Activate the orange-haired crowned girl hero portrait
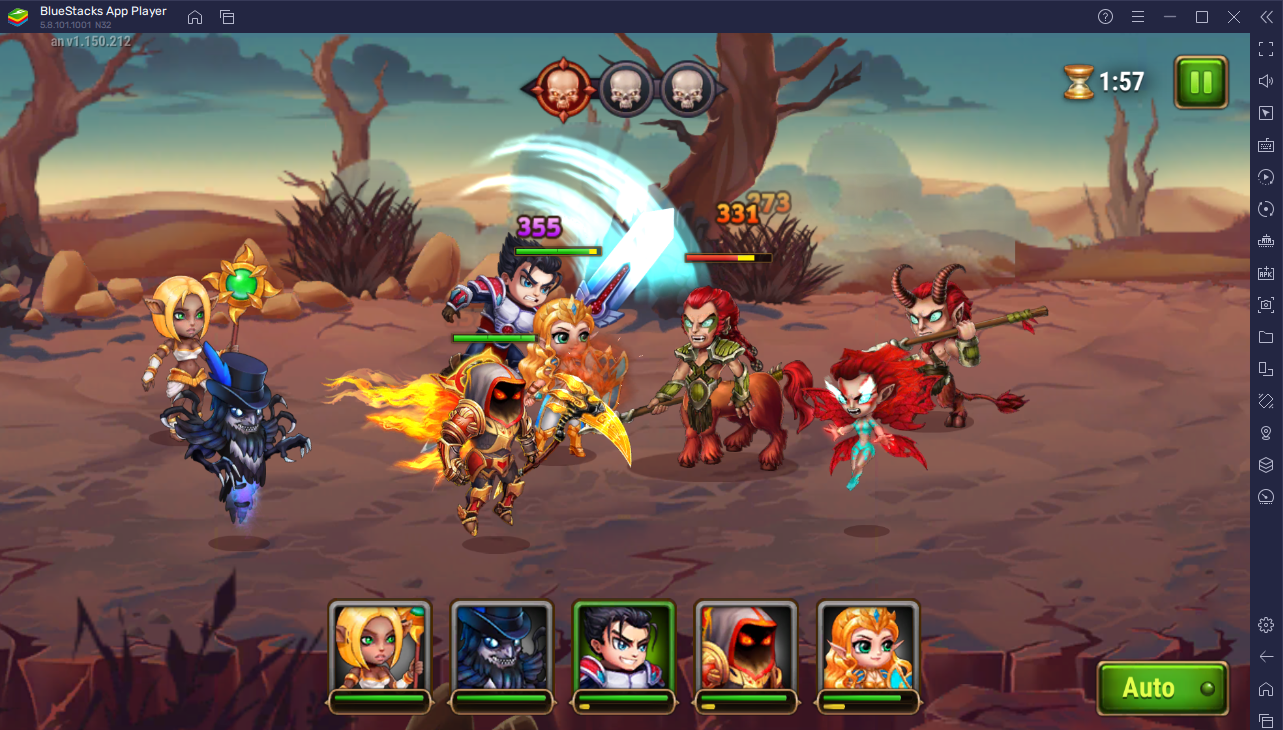 (868, 649)
